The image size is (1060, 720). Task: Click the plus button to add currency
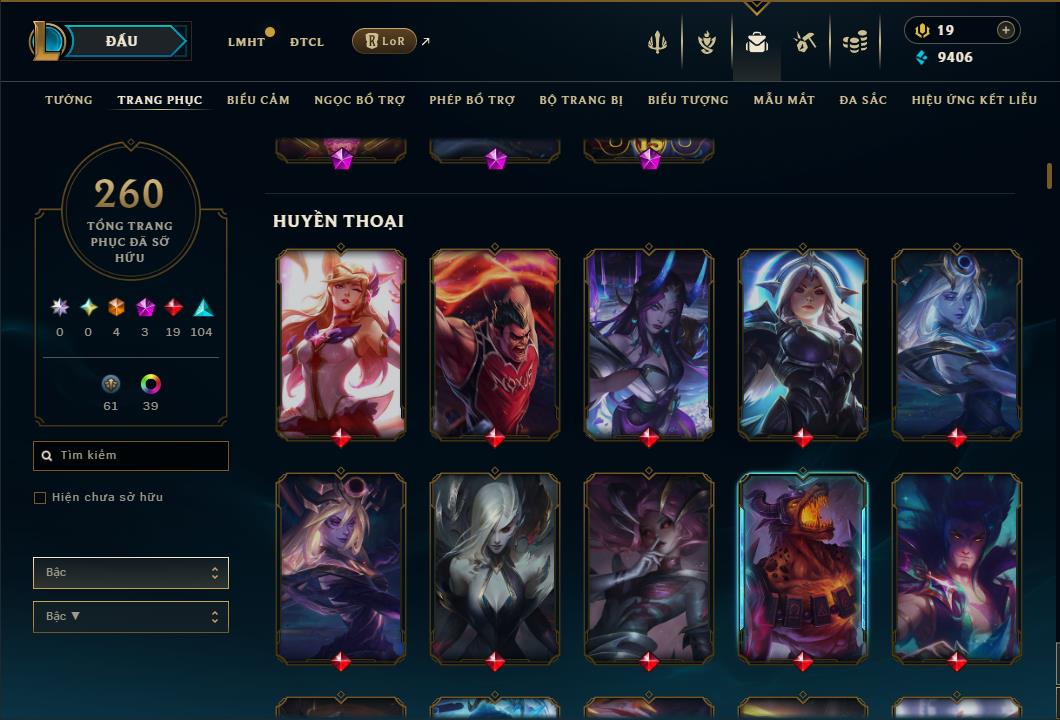[1006, 30]
